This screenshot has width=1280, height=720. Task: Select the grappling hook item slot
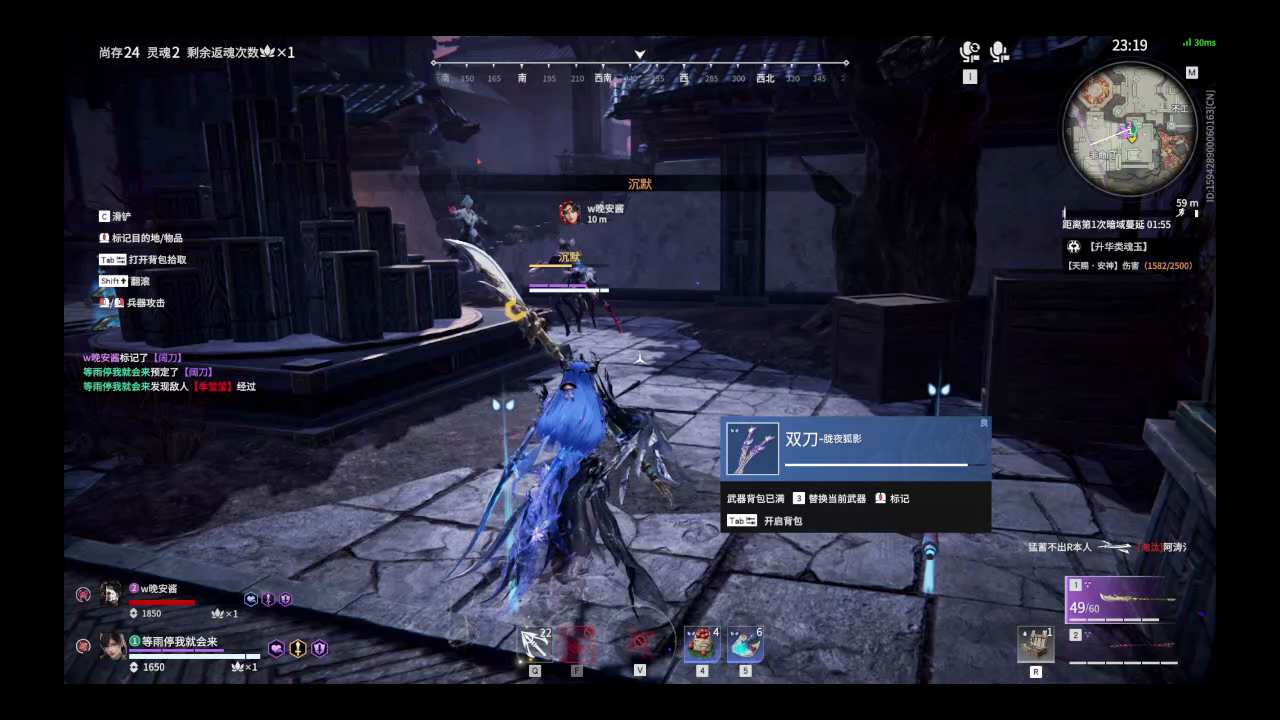point(536,645)
